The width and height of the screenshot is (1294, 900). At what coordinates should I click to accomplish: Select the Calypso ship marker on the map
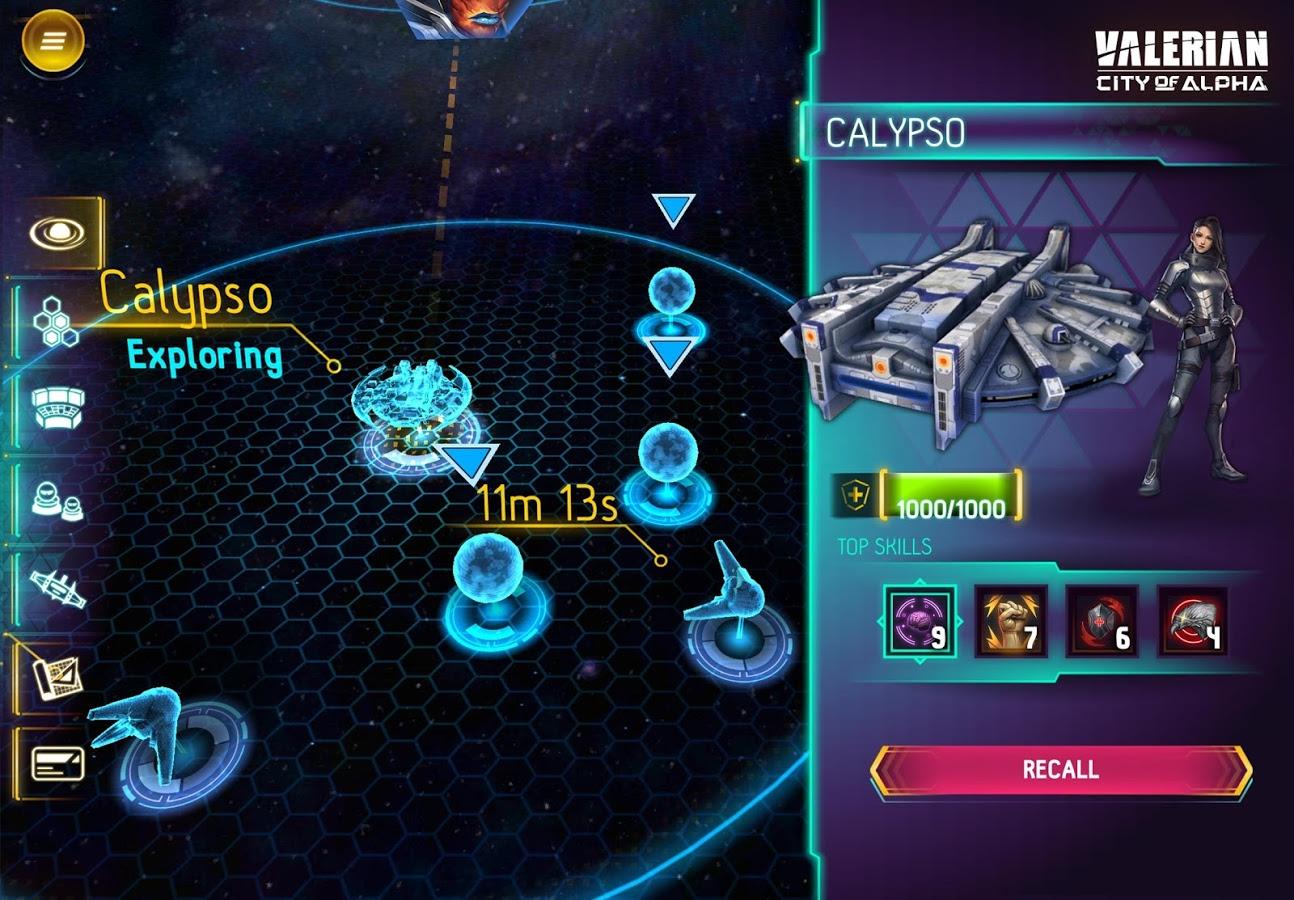[412, 408]
